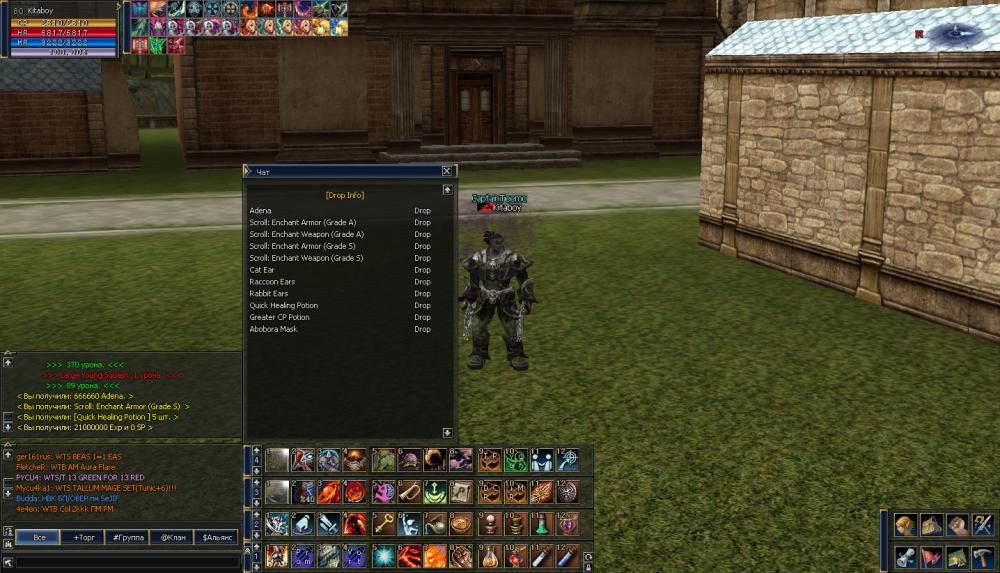
Task: Switch to the +Торг chat tab
Action: click(81, 537)
